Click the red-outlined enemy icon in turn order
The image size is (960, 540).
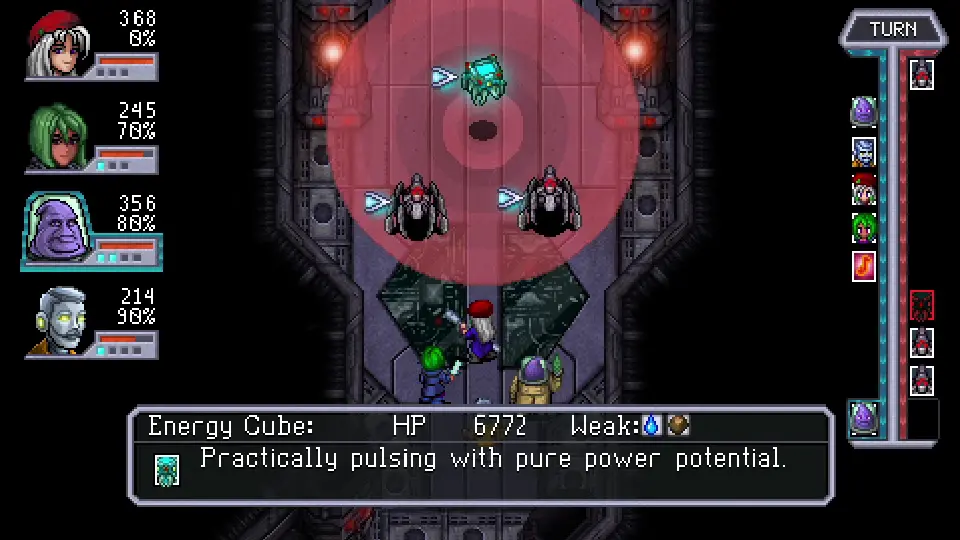click(x=922, y=305)
